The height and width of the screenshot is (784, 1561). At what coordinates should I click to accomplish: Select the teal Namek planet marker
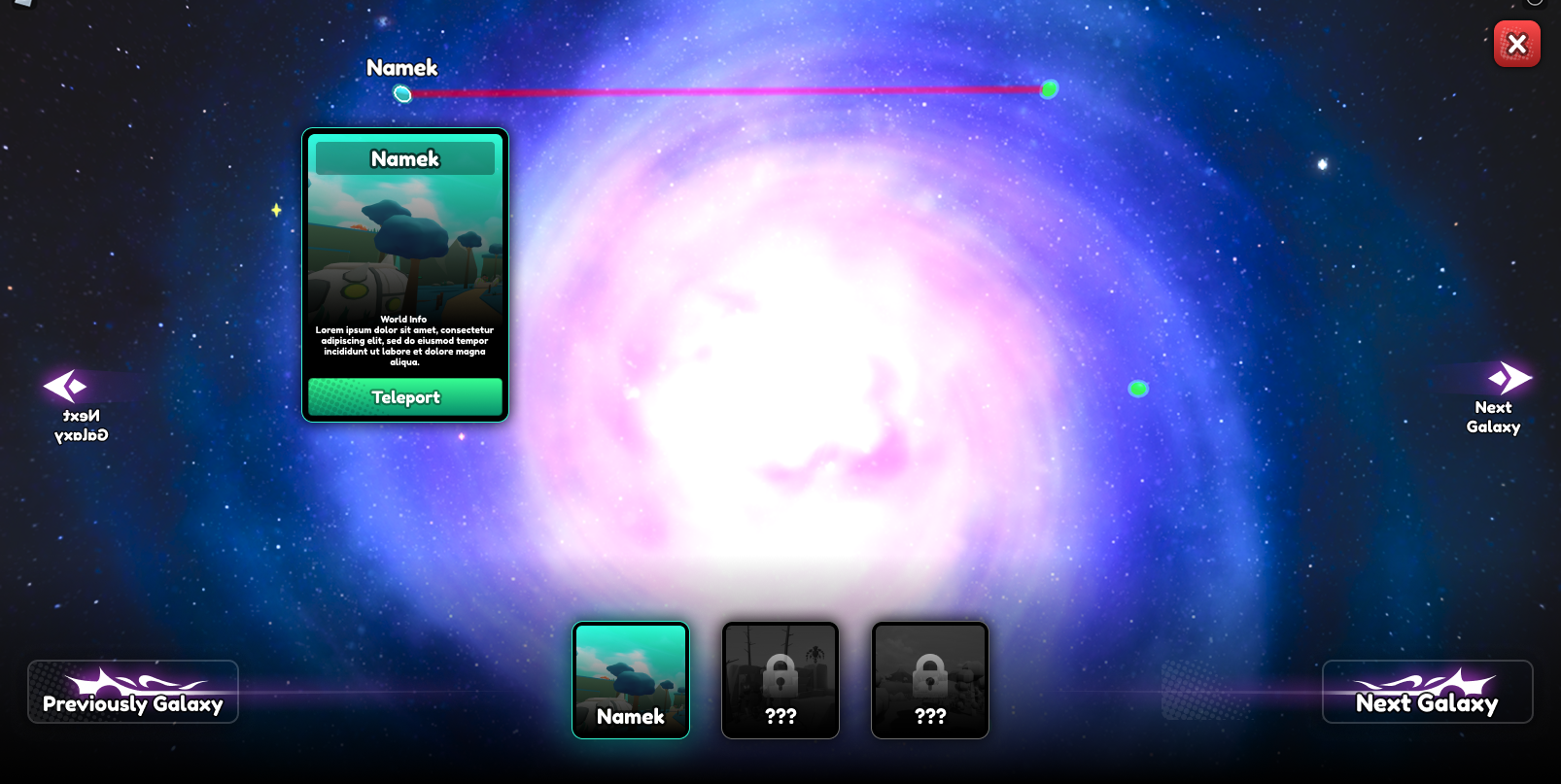tap(402, 94)
